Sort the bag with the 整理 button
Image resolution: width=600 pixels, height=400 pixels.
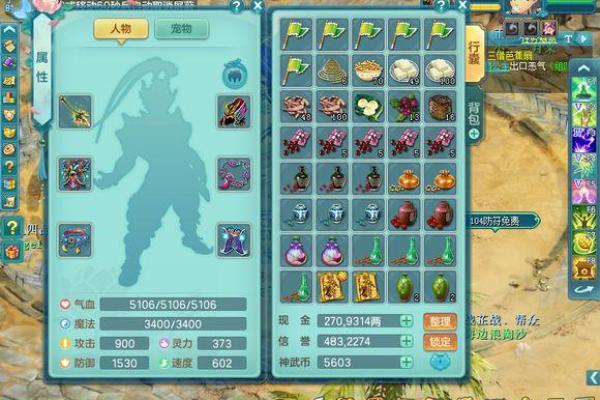click(438, 321)
